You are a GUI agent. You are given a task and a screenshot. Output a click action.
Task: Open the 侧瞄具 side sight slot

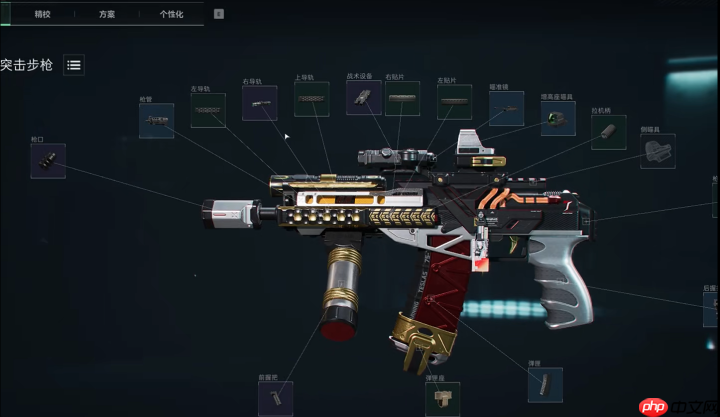tap(657, 151)
